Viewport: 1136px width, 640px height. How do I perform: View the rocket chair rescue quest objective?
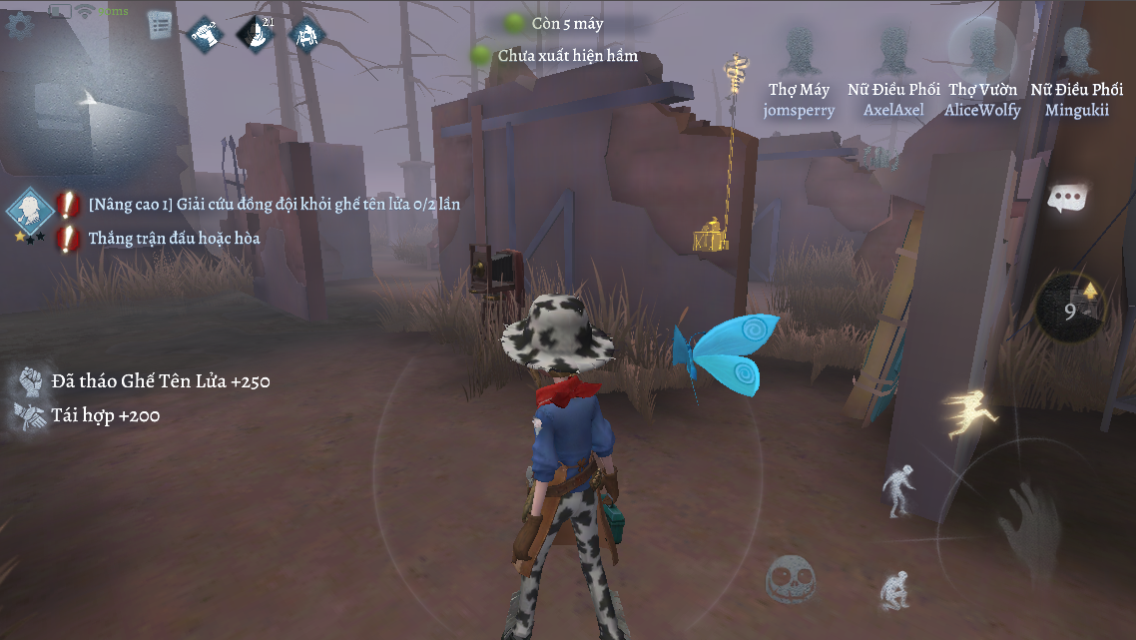click(273, 205)
